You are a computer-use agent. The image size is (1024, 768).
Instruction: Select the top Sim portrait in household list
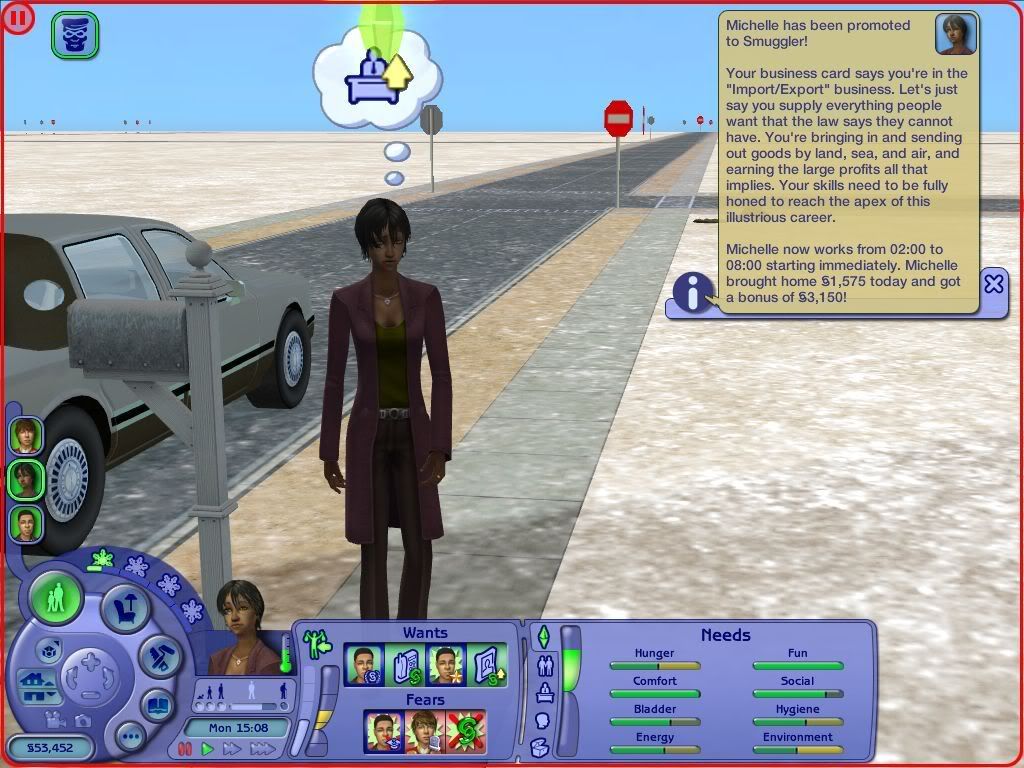25,435
